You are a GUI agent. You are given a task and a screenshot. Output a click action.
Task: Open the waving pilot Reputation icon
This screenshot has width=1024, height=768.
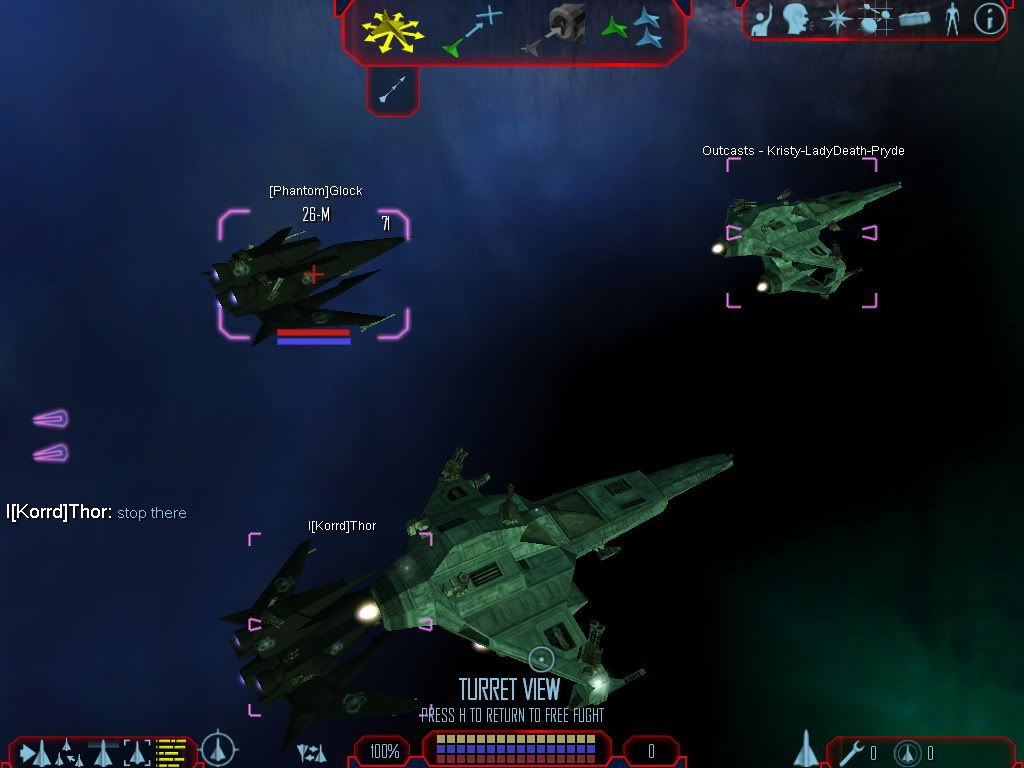click(x=763, y=20)
